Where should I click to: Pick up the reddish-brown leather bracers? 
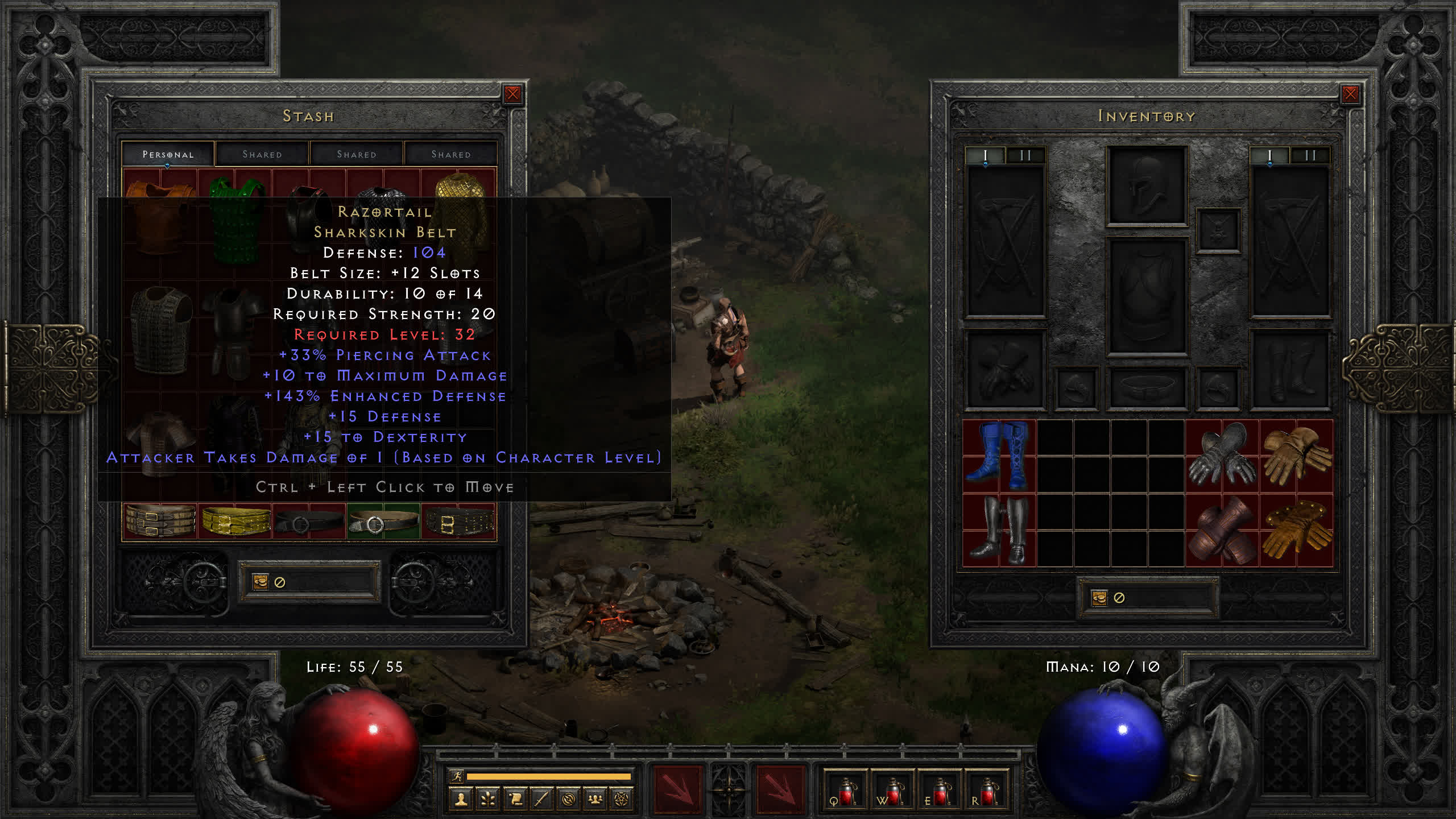(x=1222, y=530)
